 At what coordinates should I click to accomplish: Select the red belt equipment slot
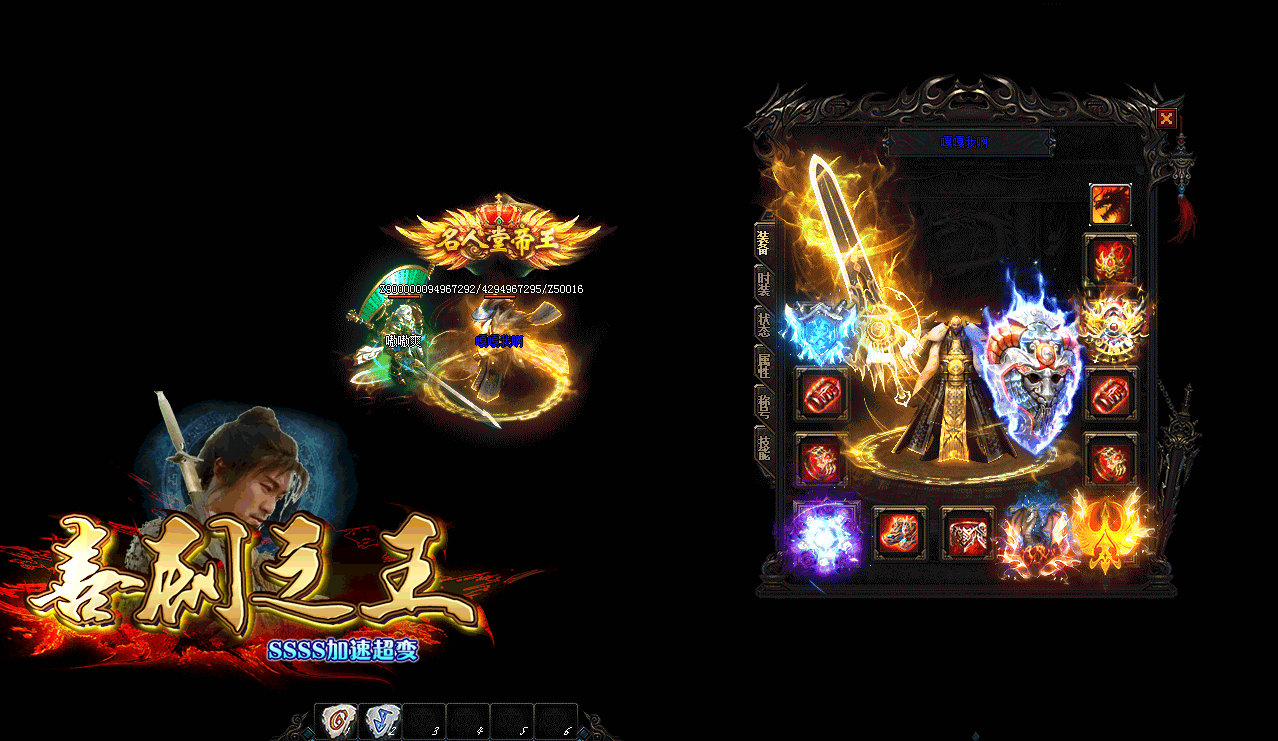pos(967,533)
